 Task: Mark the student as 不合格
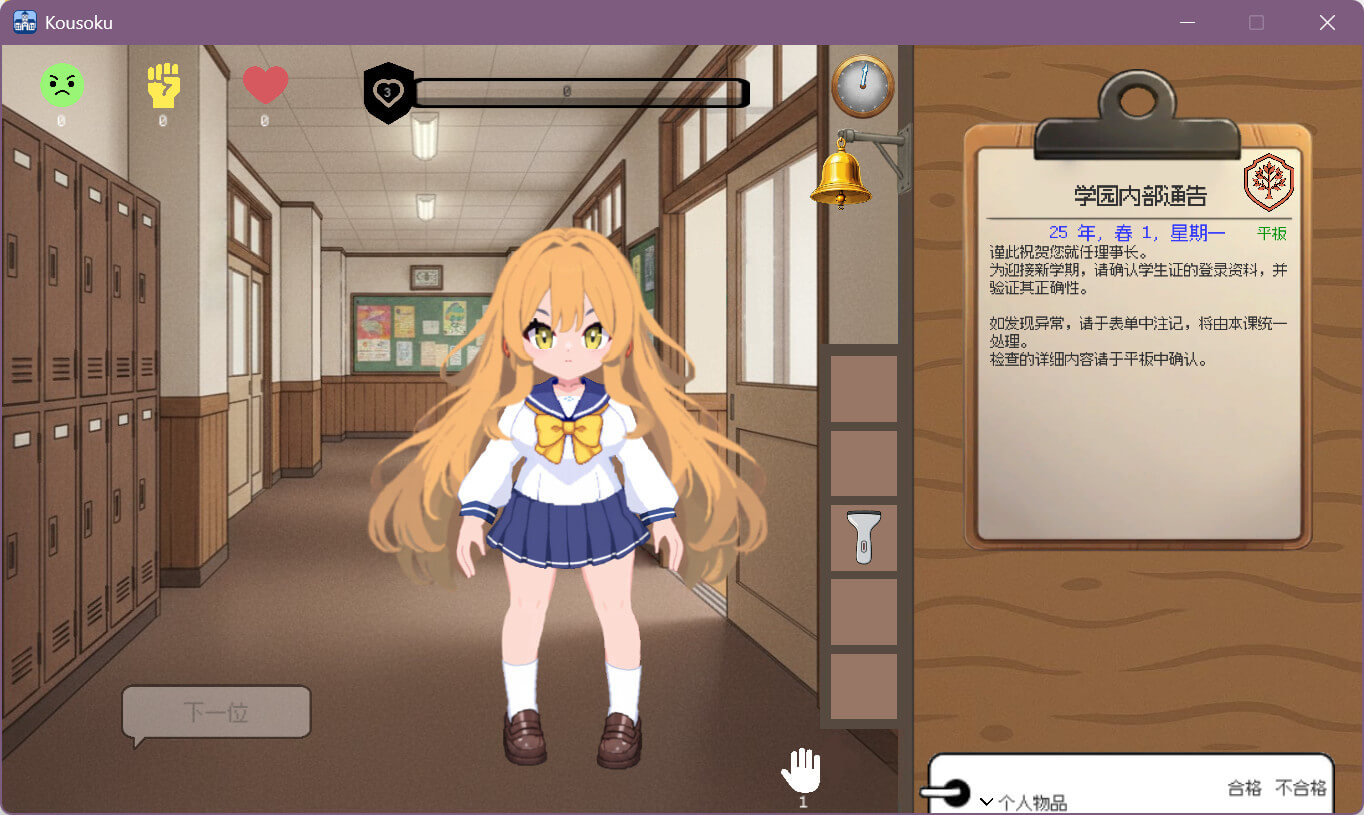1300,788
